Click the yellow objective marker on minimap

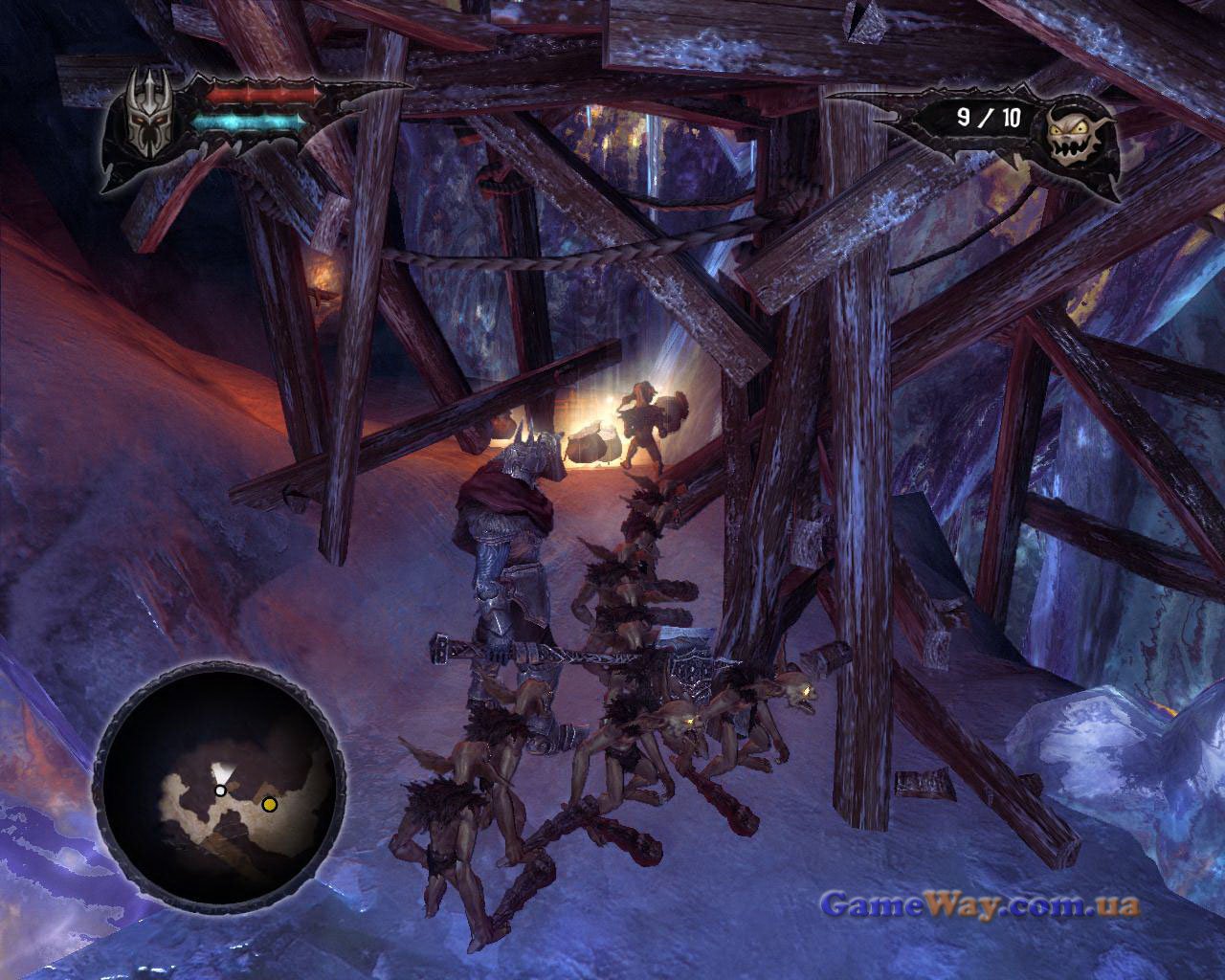click(x=269, y=805)
